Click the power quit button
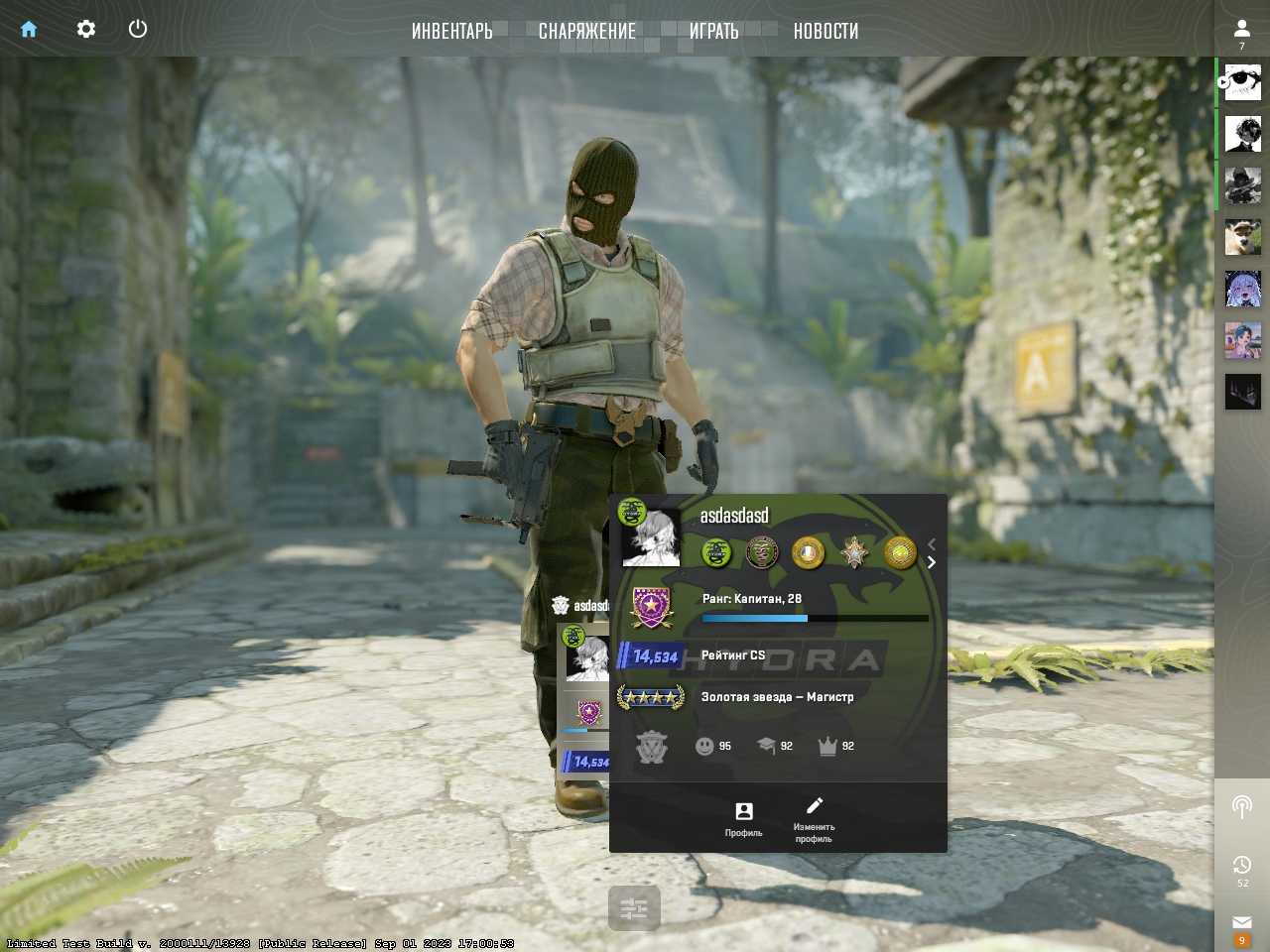This screenshot has width=1270, height=952. click(138, 29)
